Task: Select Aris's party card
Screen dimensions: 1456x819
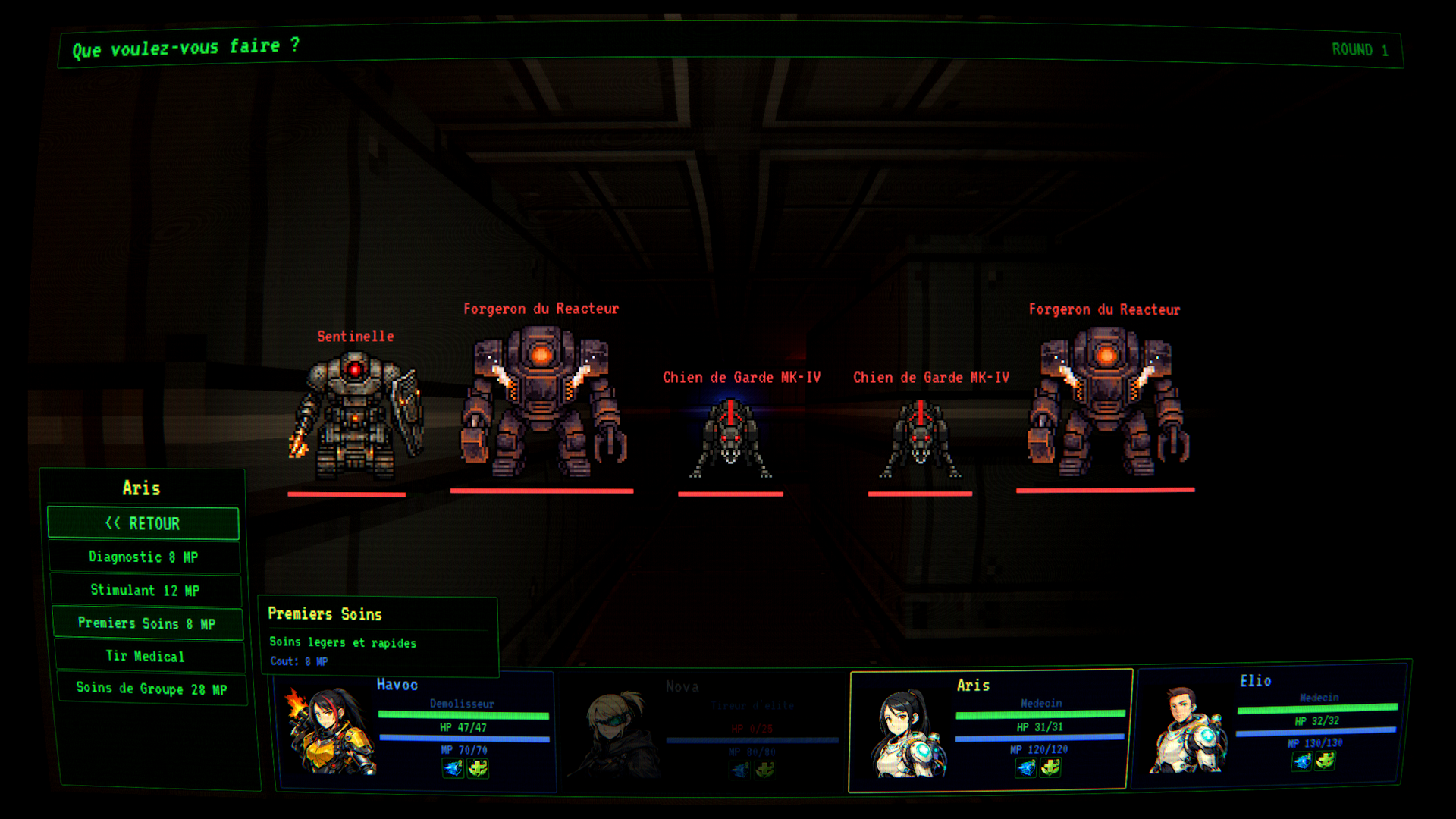Action: 990,731
